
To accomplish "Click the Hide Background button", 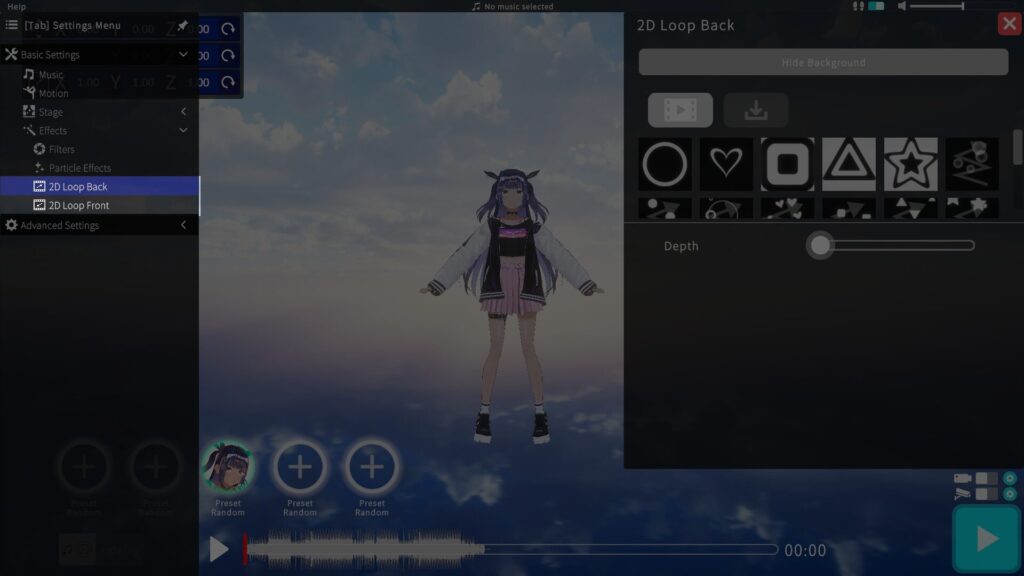I will point(823,63).
